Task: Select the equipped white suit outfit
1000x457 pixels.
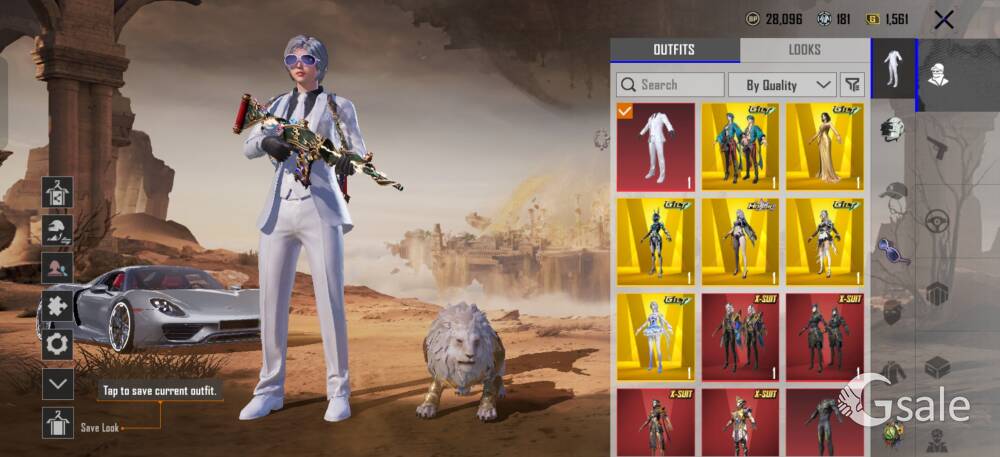Action: click(655, 147)
